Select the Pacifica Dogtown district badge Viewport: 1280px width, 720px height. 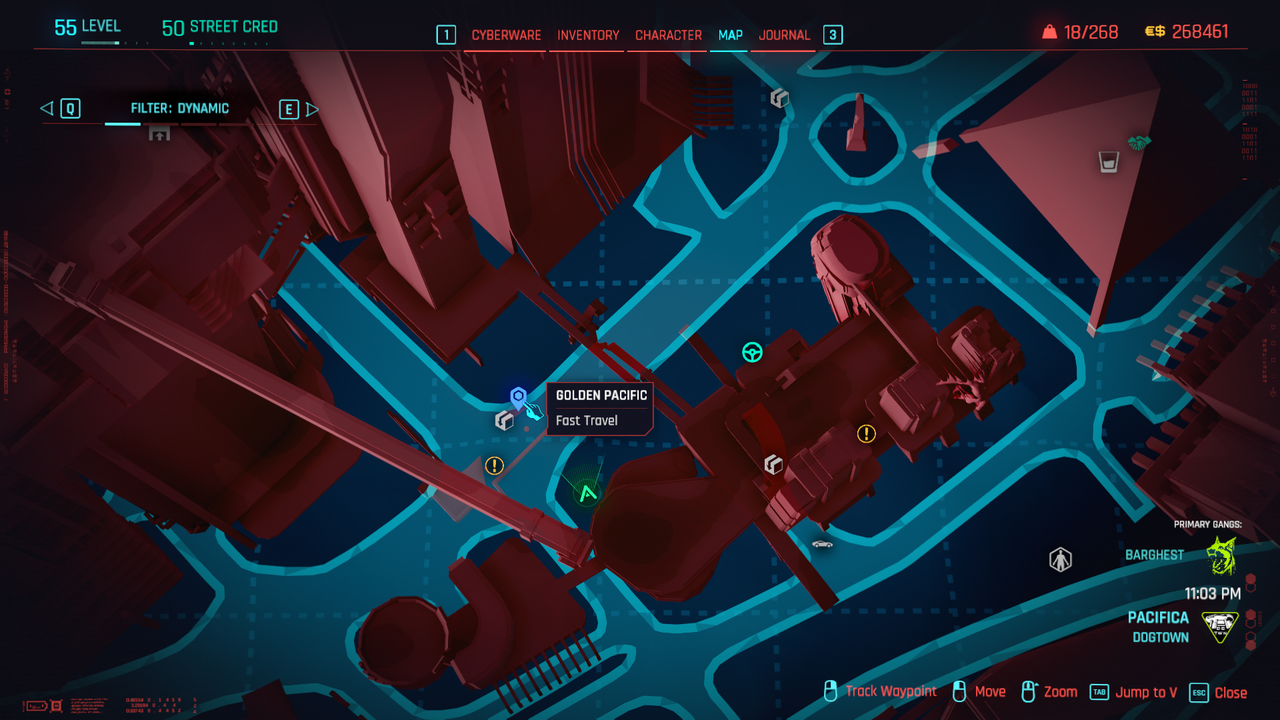[x=1220, y=627]
